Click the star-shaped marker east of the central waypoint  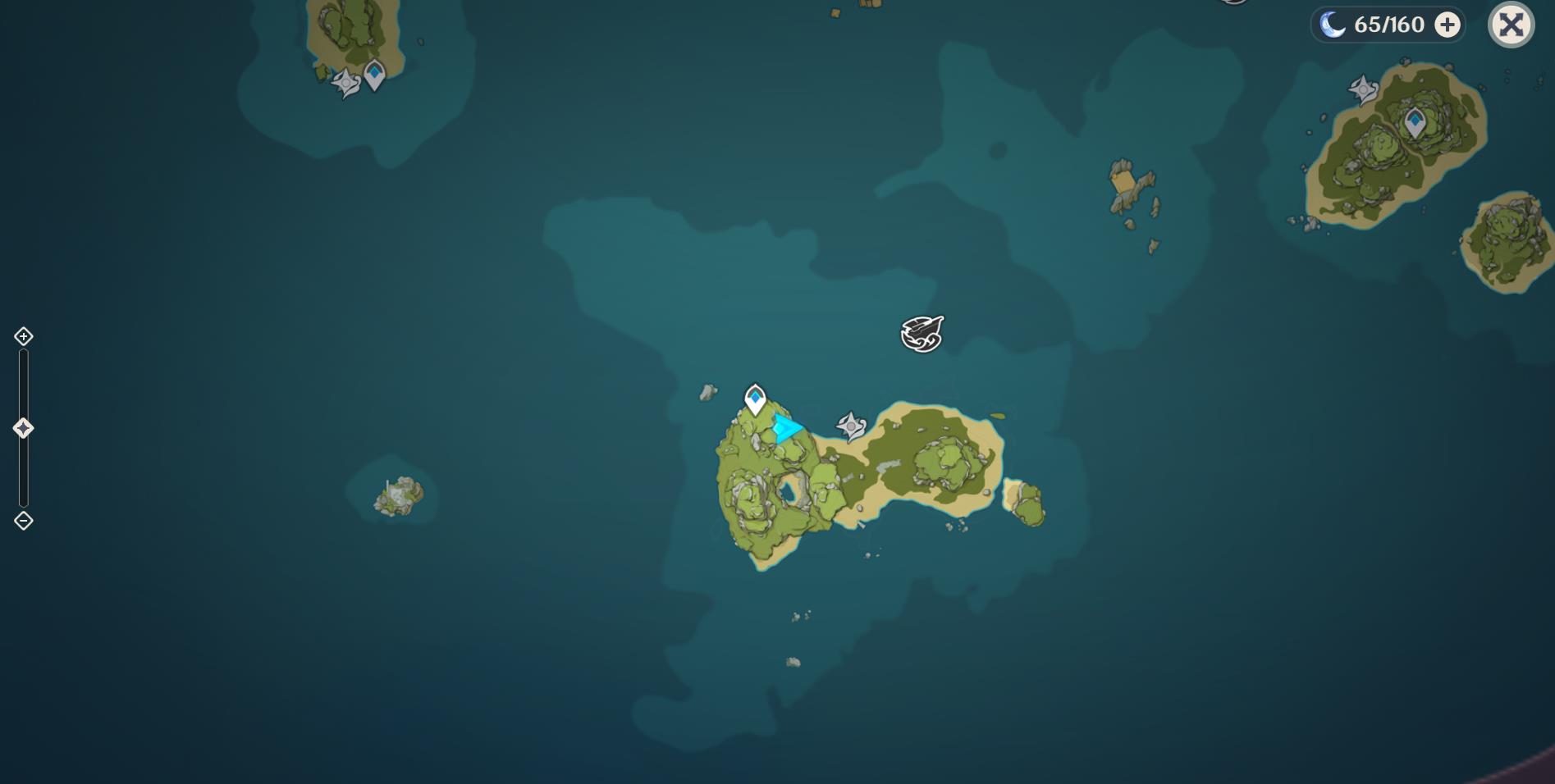coord(849,425)
